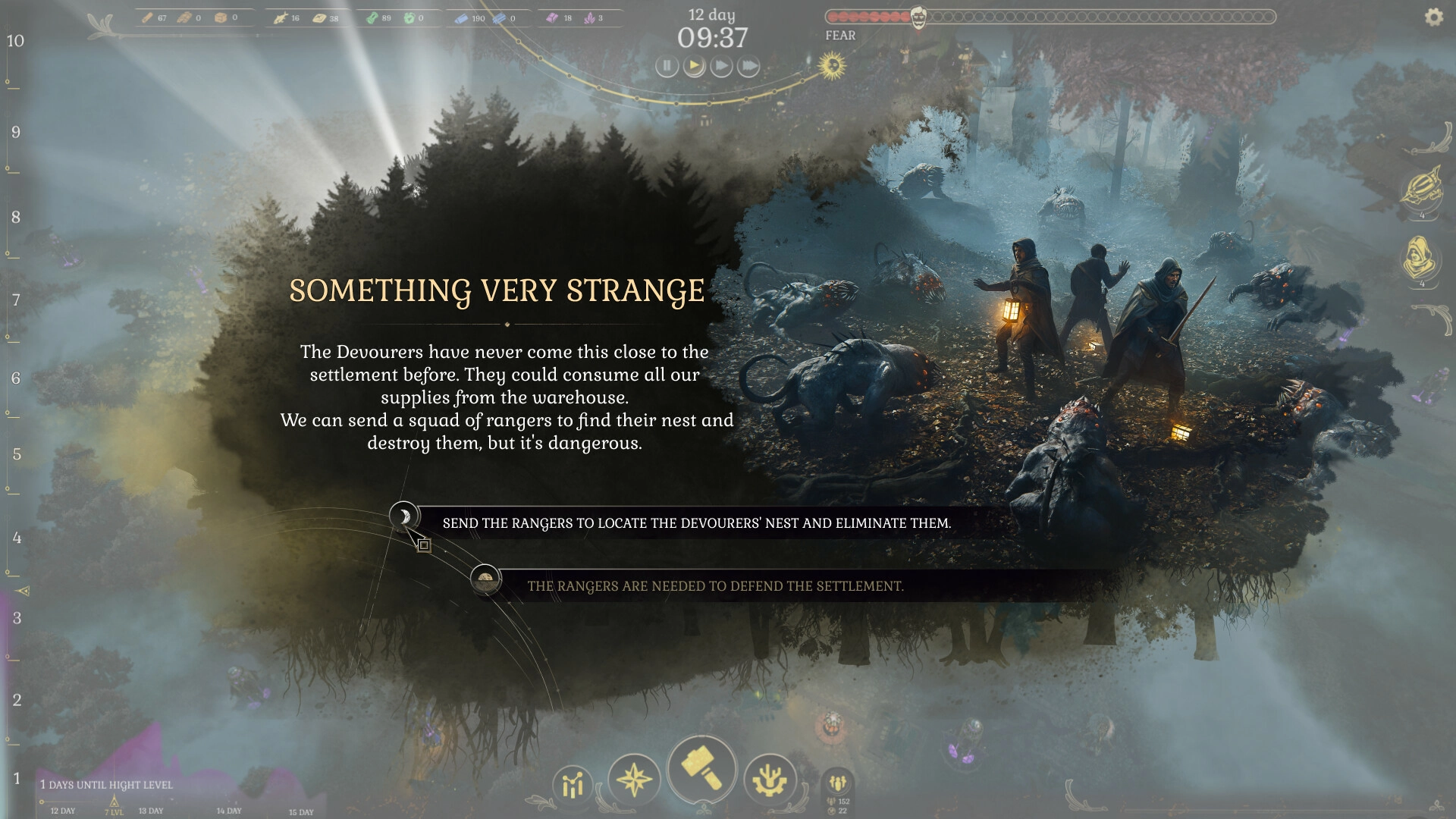Screen dimensions: 1456x819
Task: Set game speed to normal play
Action: click(694, 67)
